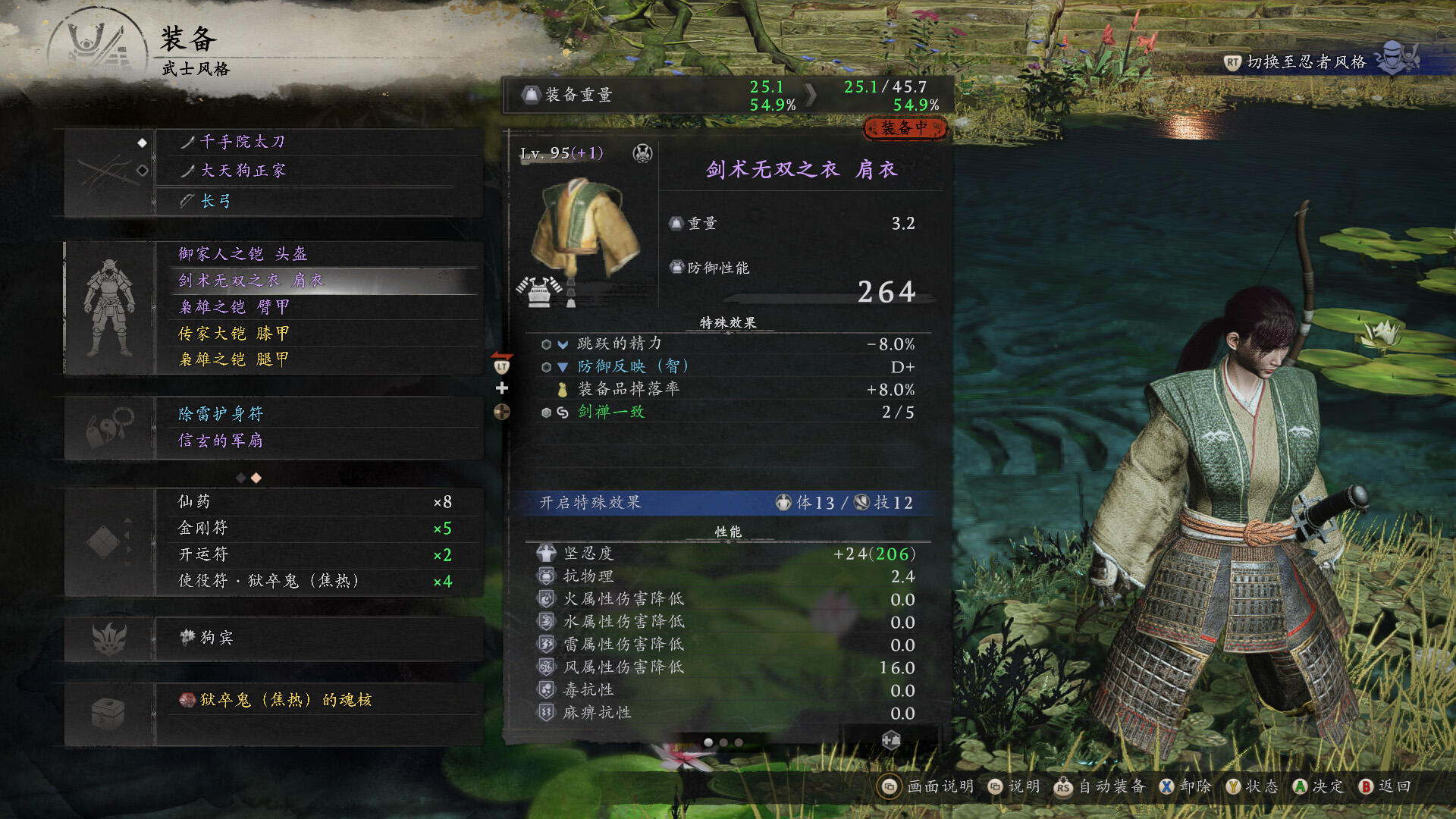Select the 仙药 shortcut item
This screenshot has height=819, width=1456.
[x=315, y=502]
